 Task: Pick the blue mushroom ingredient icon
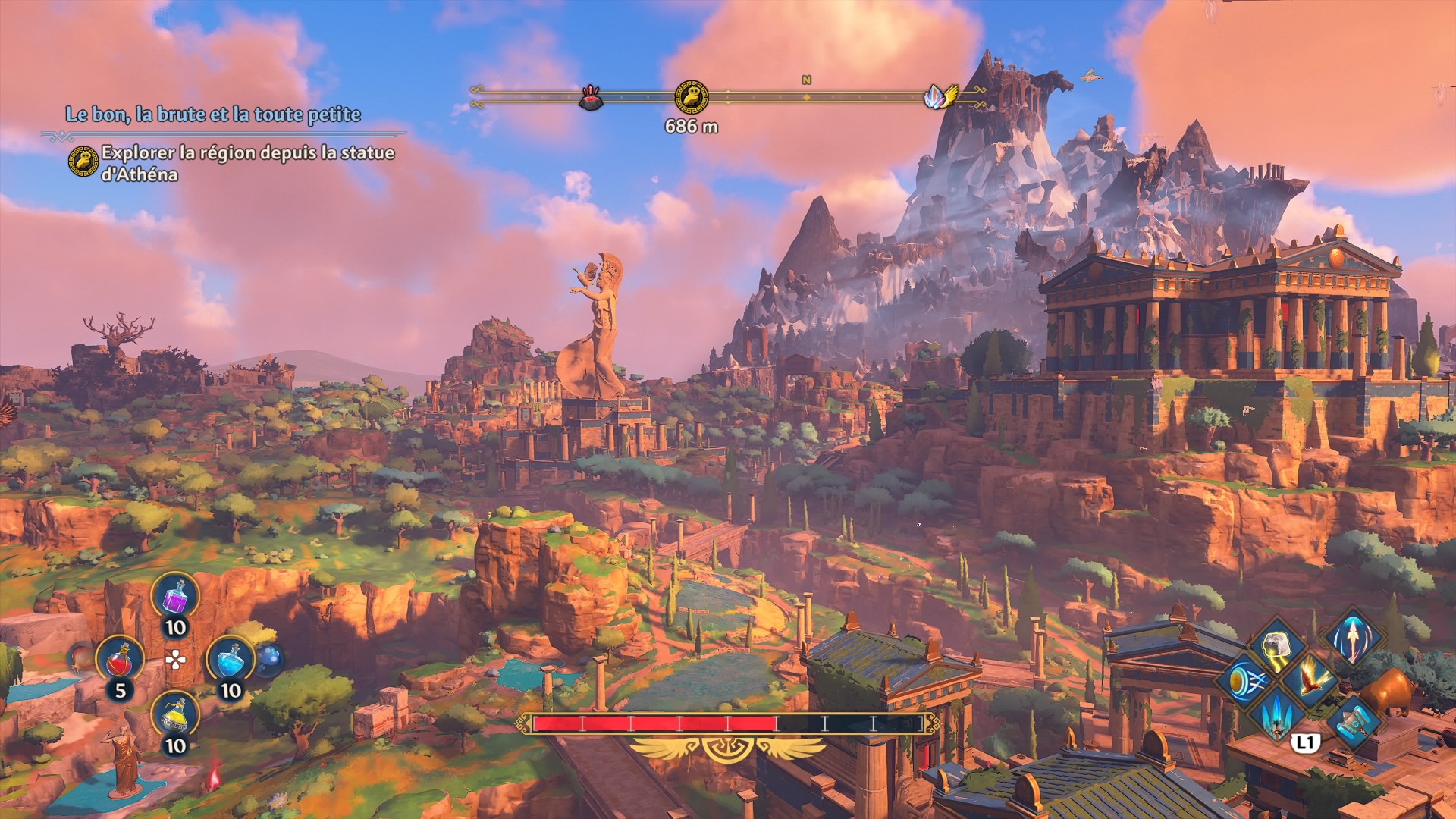pos(270,658)
